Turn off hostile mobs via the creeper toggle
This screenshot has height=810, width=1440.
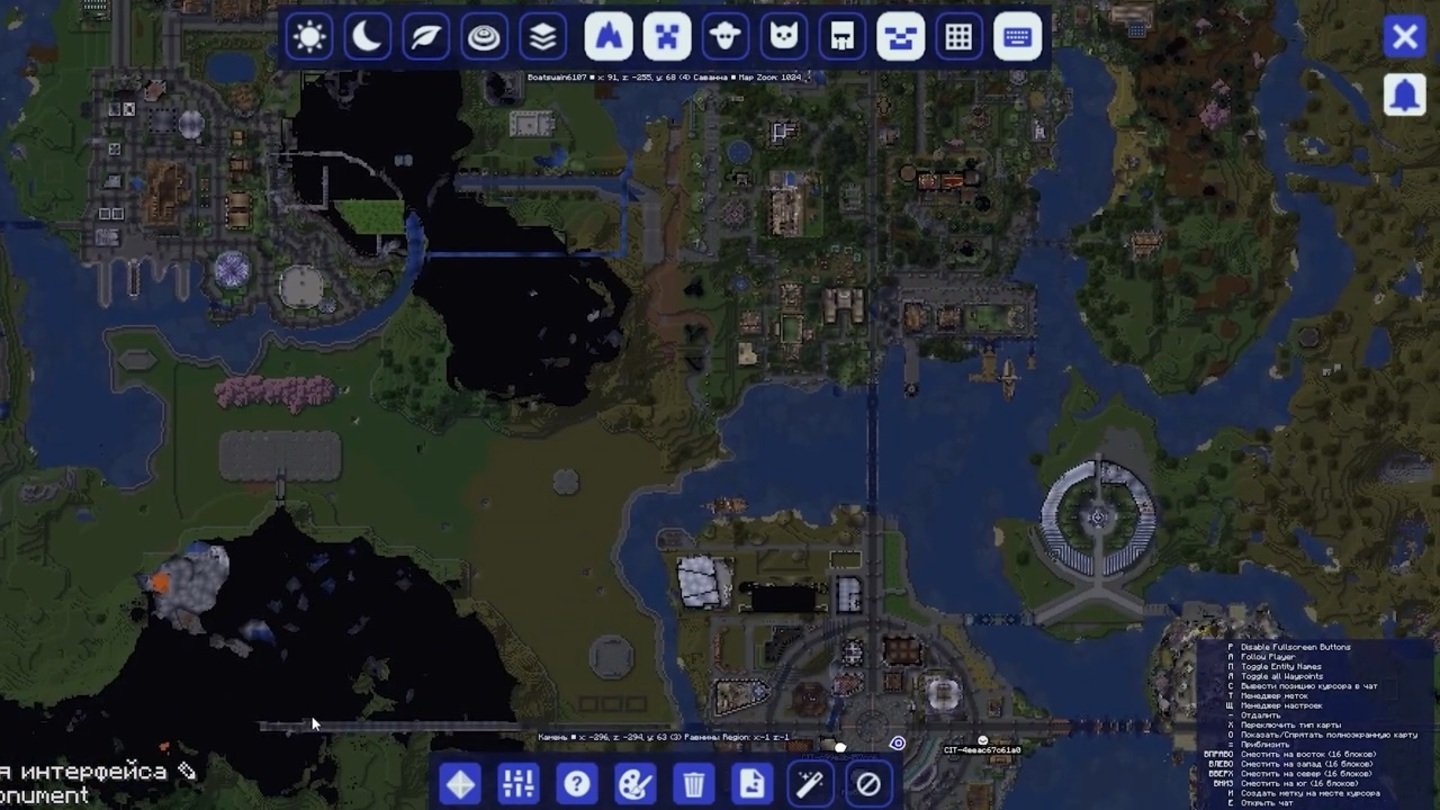click(666, 37)
